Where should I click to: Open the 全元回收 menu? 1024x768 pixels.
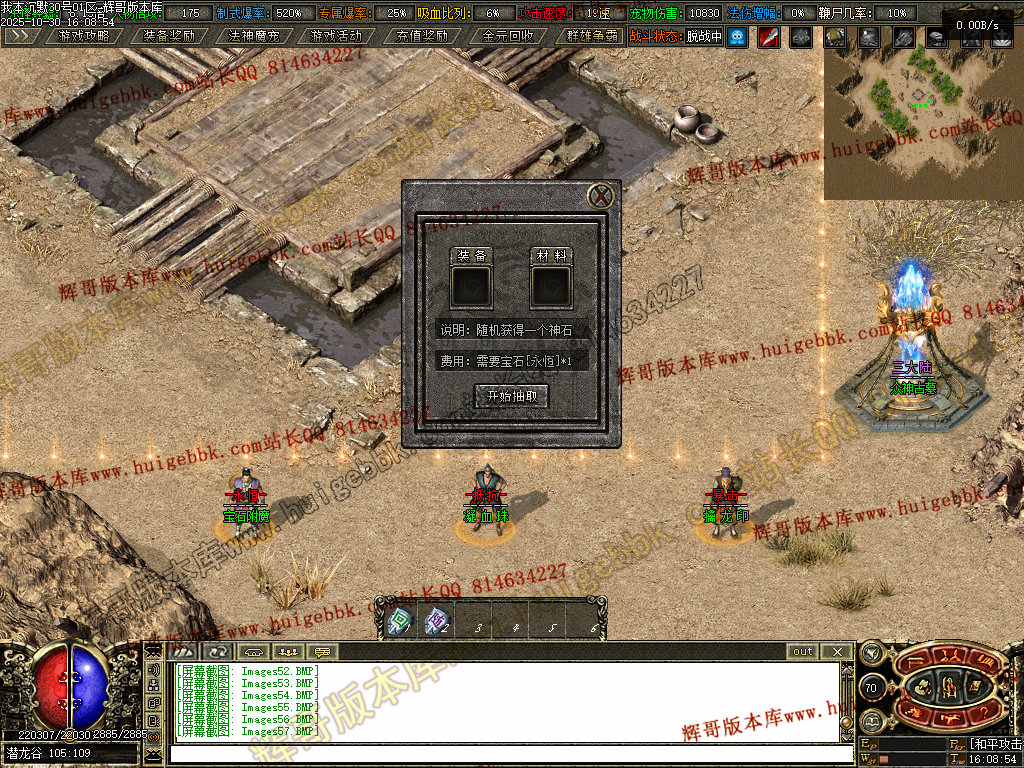tap(508, 36)
